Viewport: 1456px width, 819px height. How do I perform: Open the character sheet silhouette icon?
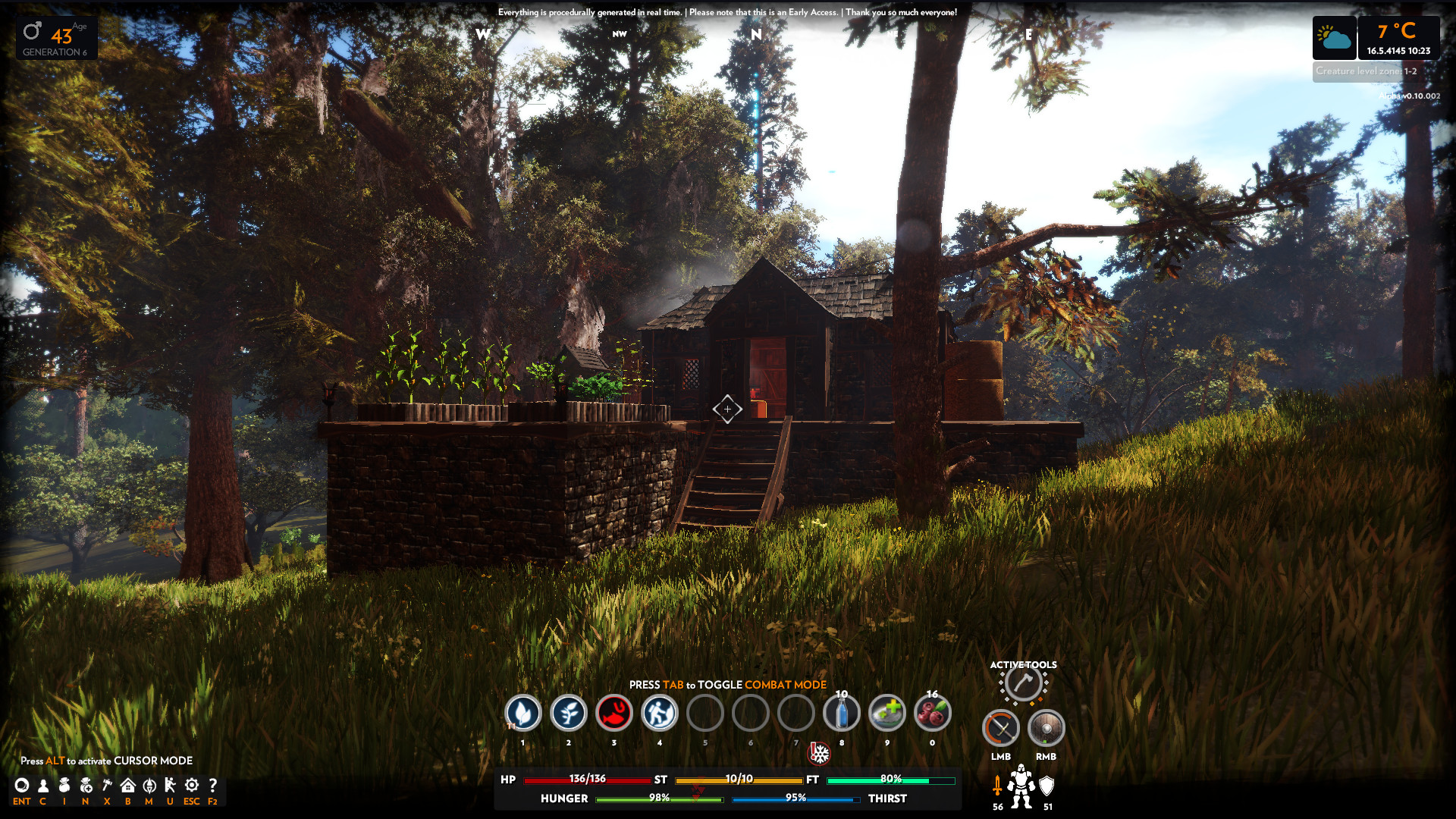point(43,786)
